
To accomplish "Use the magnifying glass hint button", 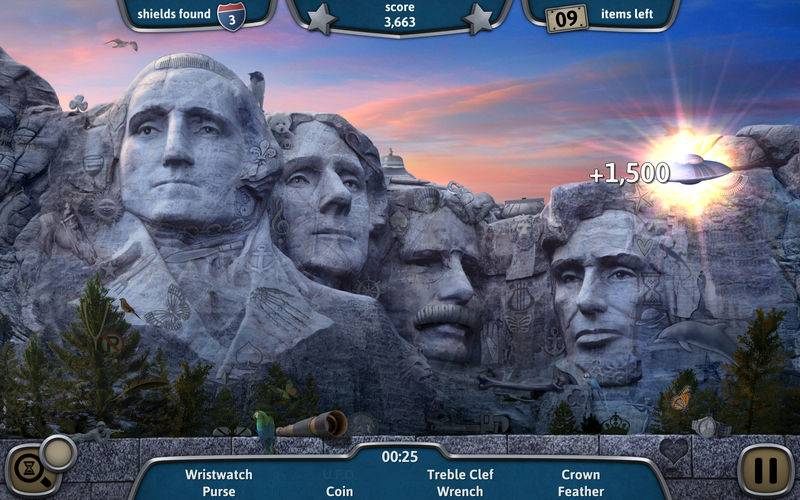I will pos(37,466).
